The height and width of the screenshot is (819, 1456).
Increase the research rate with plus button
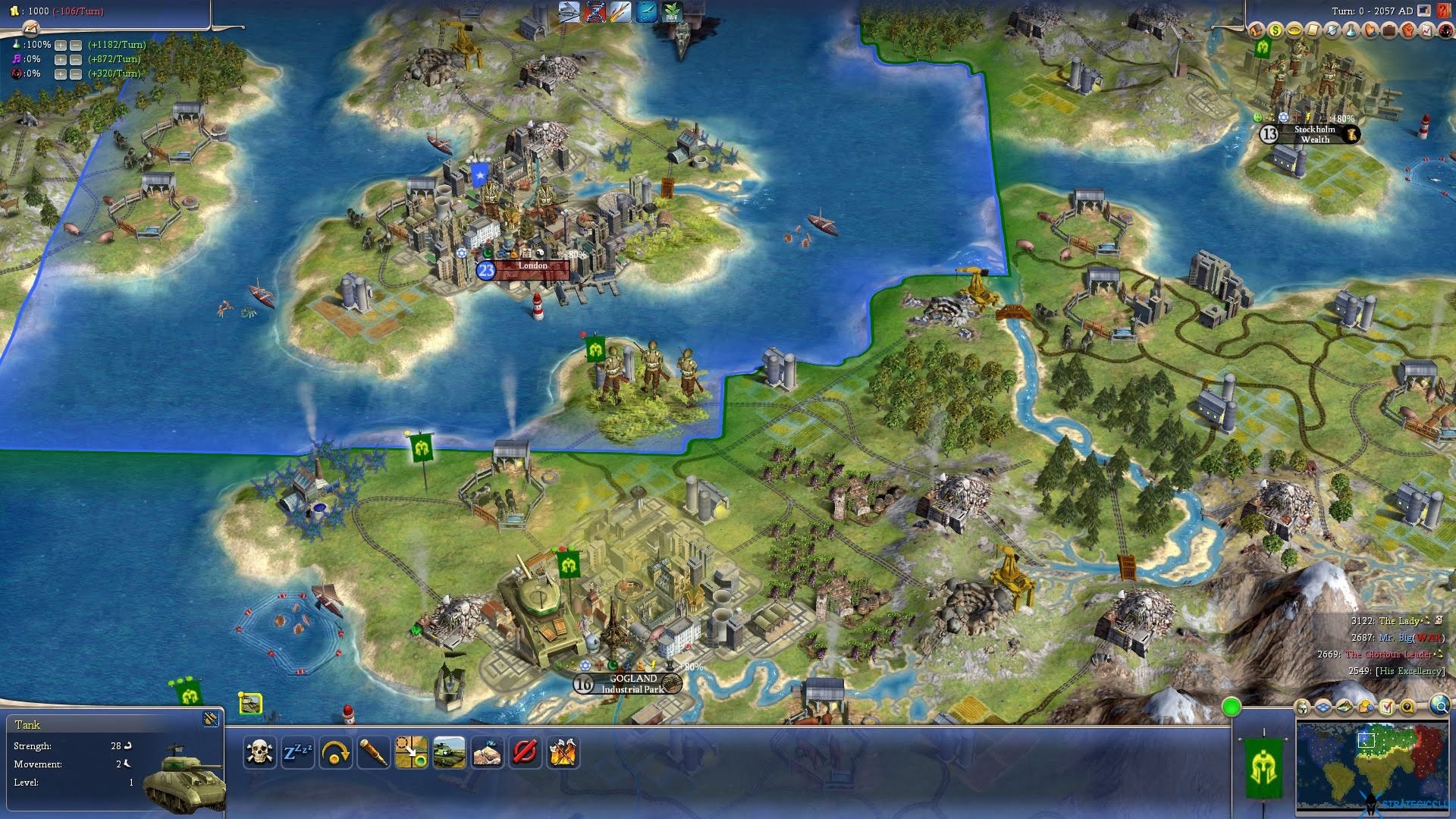(x=61, y=45)
